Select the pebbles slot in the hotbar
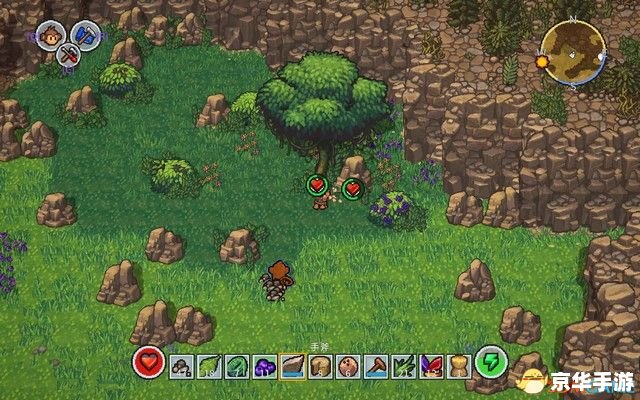Viewport: 640px width, 400px height. [x=181, y=366]
